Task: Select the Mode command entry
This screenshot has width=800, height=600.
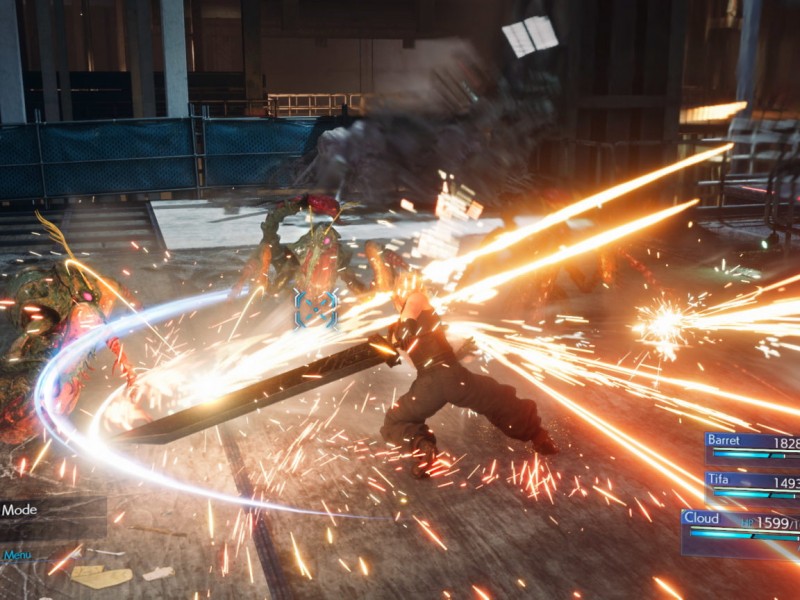Action: [x=40, y=510]
